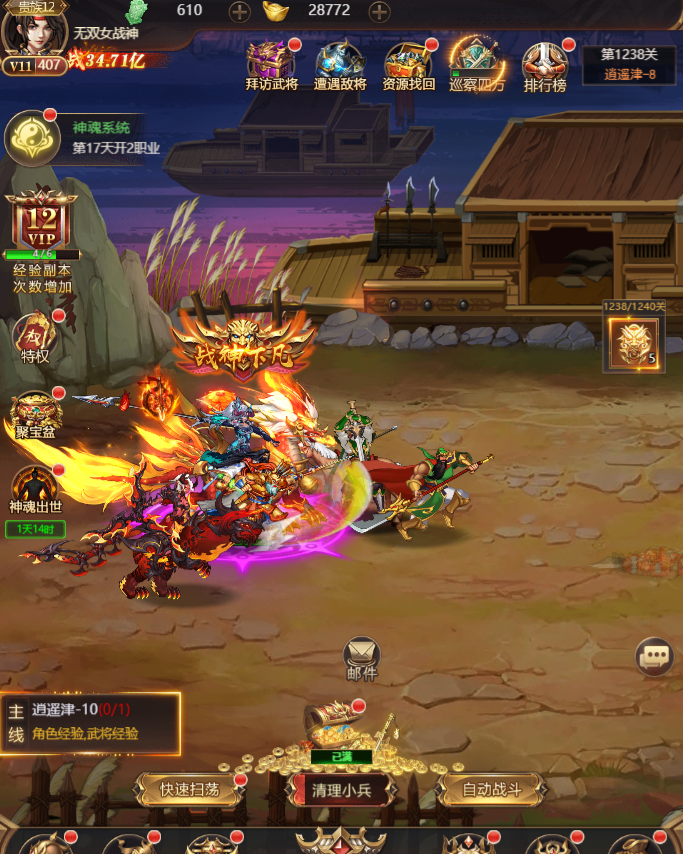Open the 神魂系统 panel

(34, 138)
